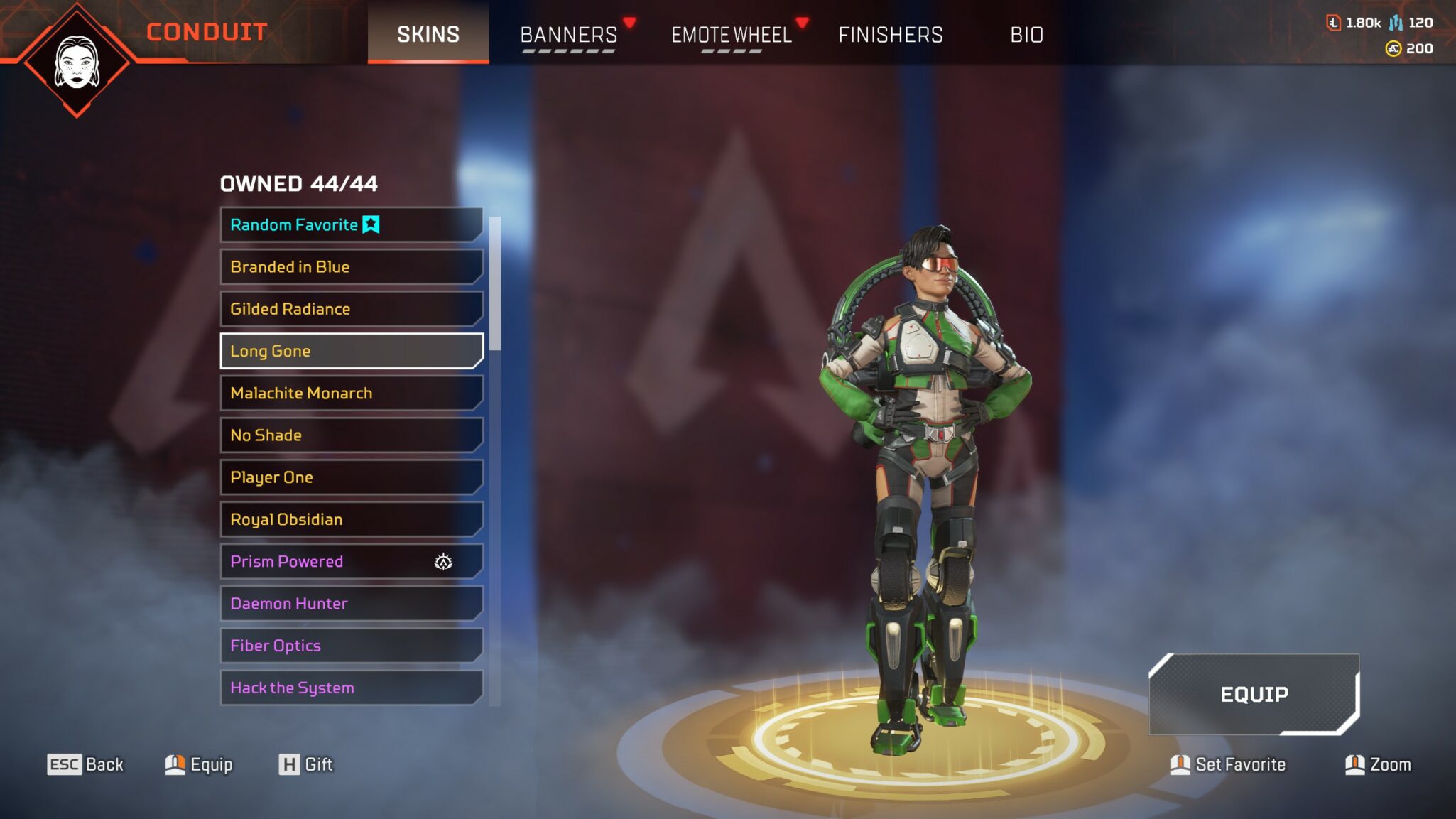Image resolution: width=1456 pixels, height=819 pixels.
Task: Select the Skins tab
Action: pos(428,34)
